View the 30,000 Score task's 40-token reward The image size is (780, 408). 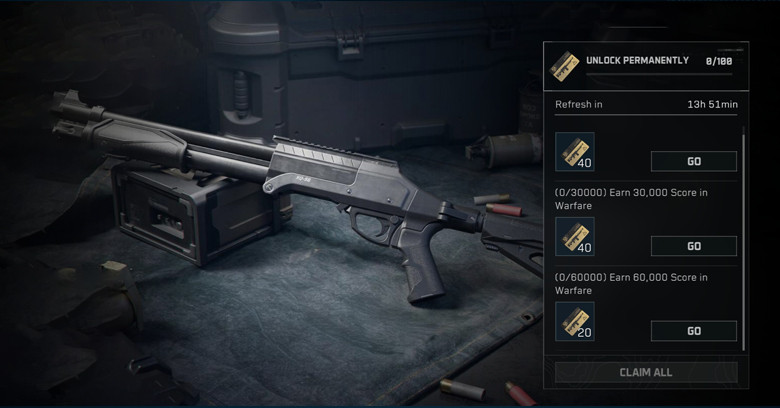click(x=575, y=237)
